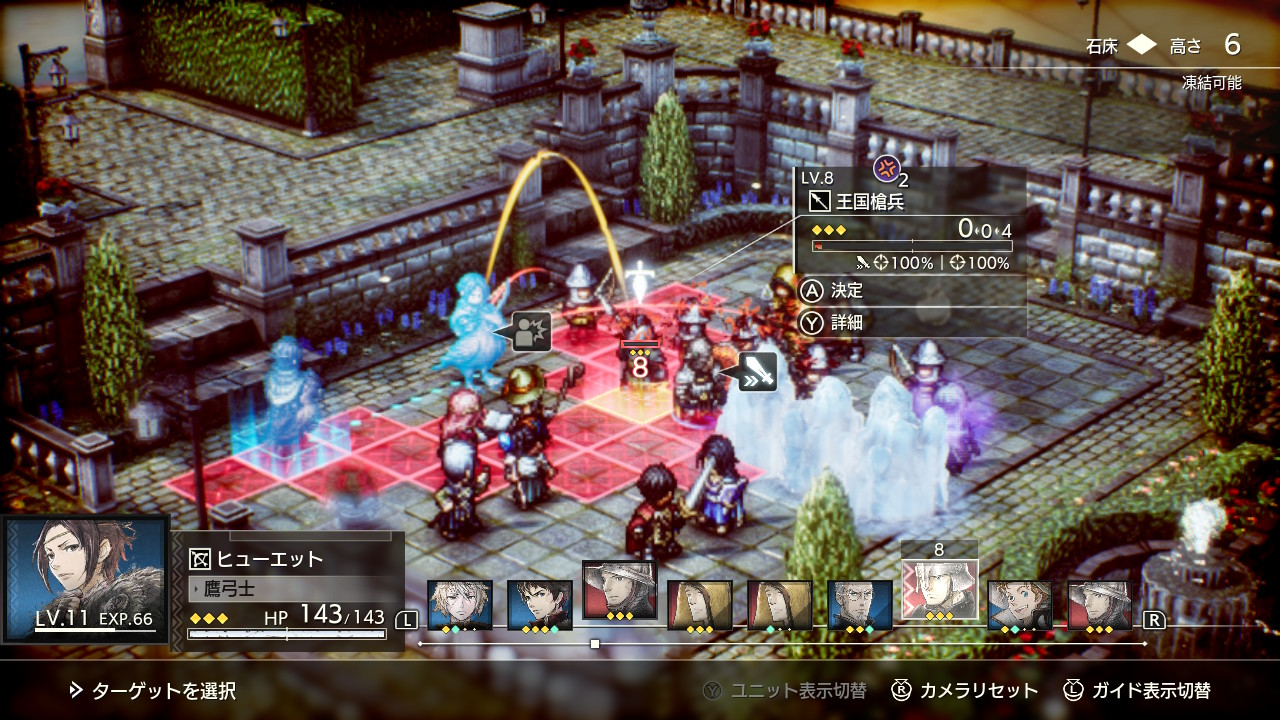
Task: Click the follow-up attack icon beside the ally
Action: point(530,331)
